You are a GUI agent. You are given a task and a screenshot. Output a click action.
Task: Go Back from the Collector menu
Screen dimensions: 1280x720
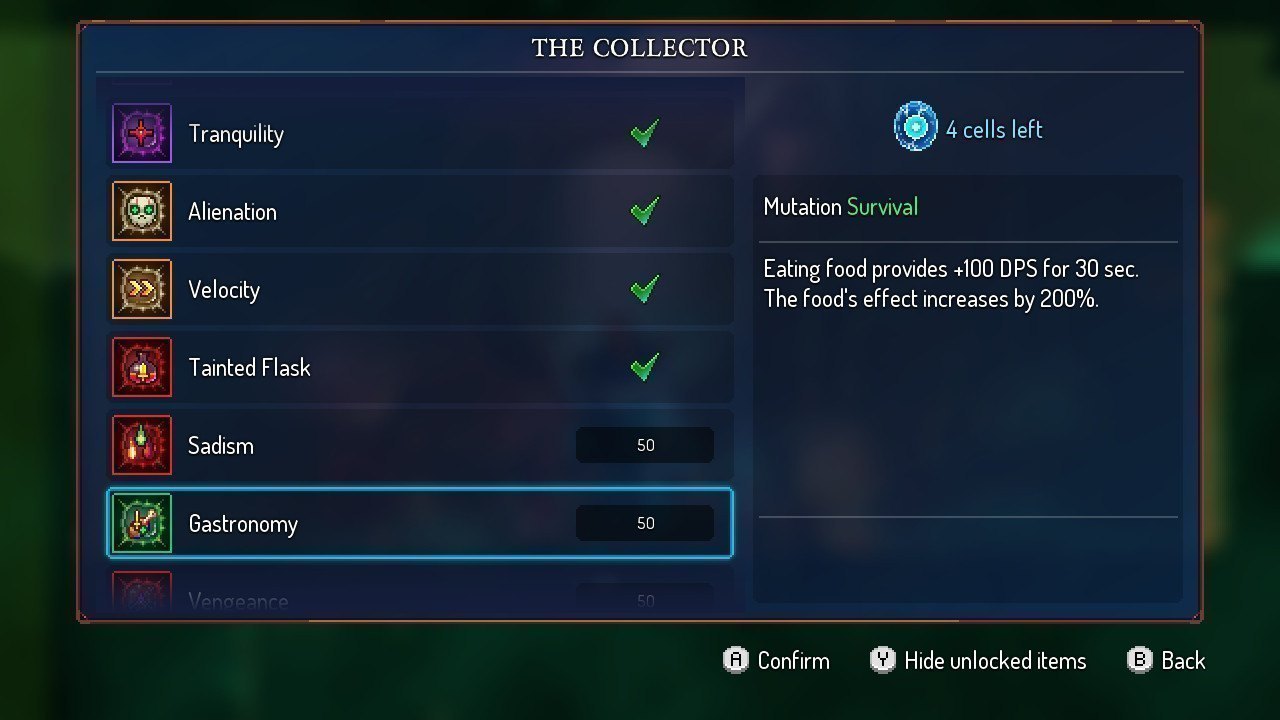(1183, 661)
